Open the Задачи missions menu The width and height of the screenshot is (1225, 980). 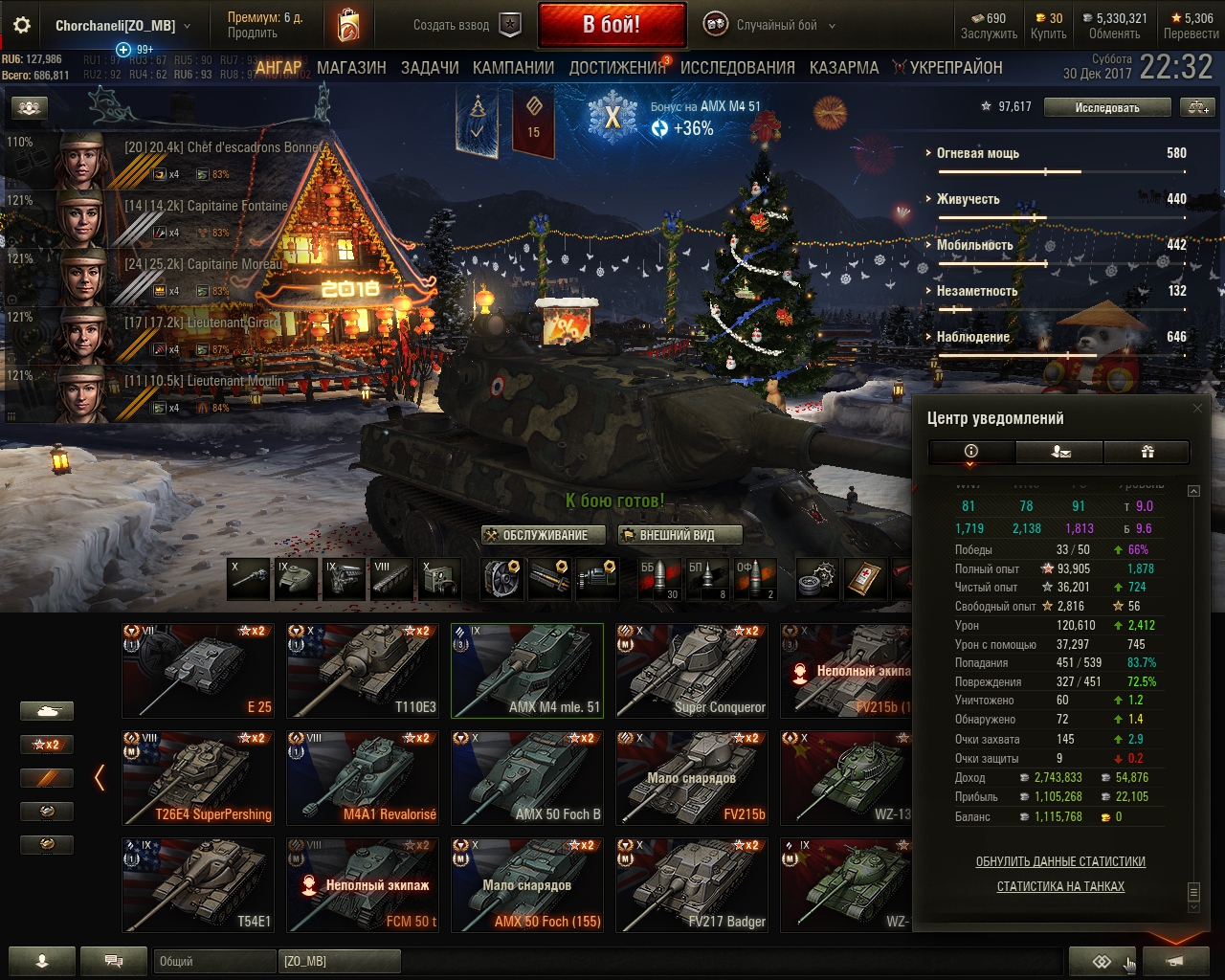(430, 68)
